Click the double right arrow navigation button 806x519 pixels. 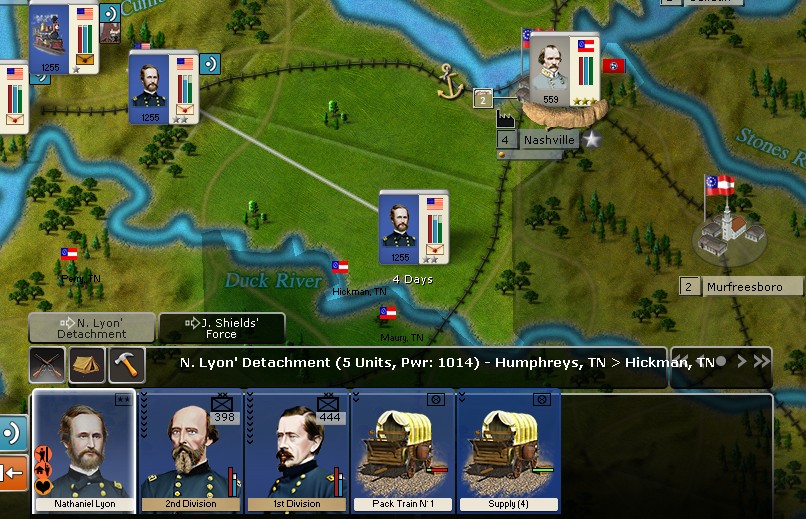pyautogui.click(x=761, y=361)
